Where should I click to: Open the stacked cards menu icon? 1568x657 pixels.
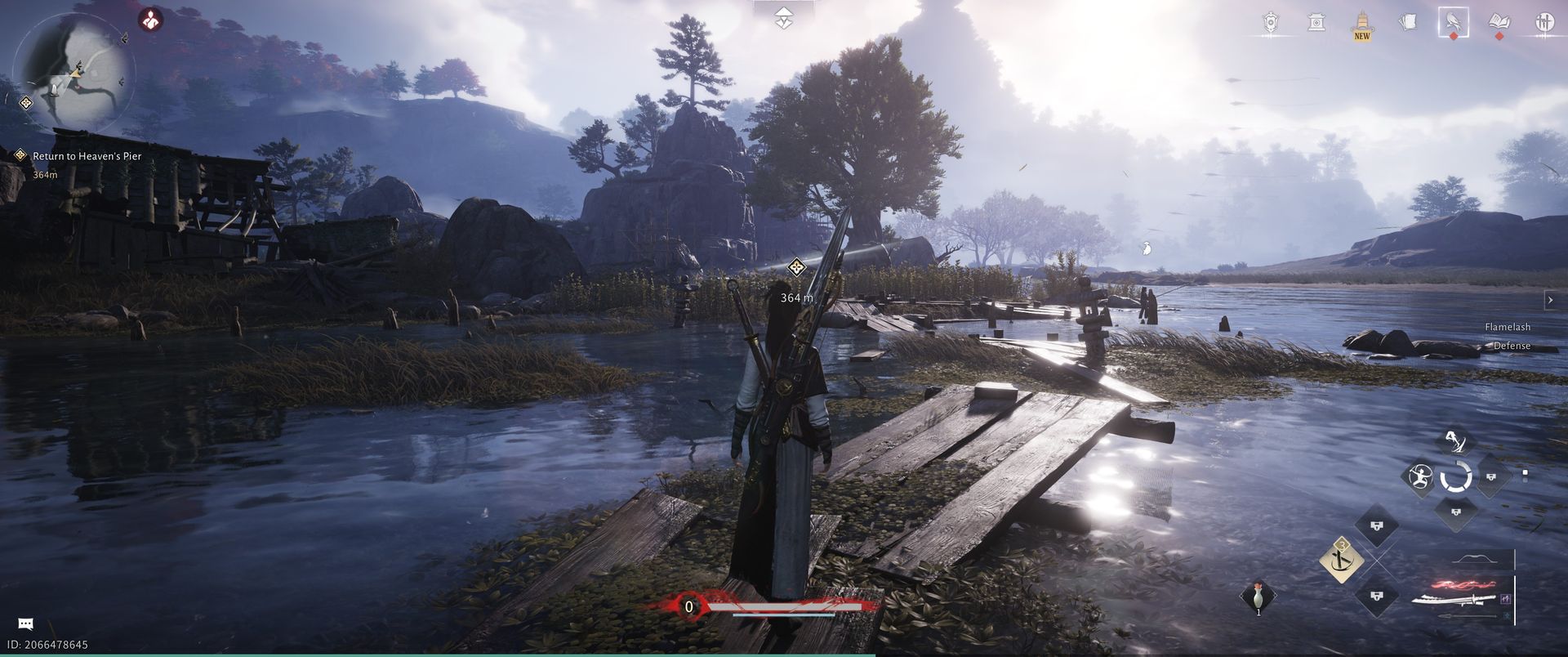click(x=1407, y=23)
